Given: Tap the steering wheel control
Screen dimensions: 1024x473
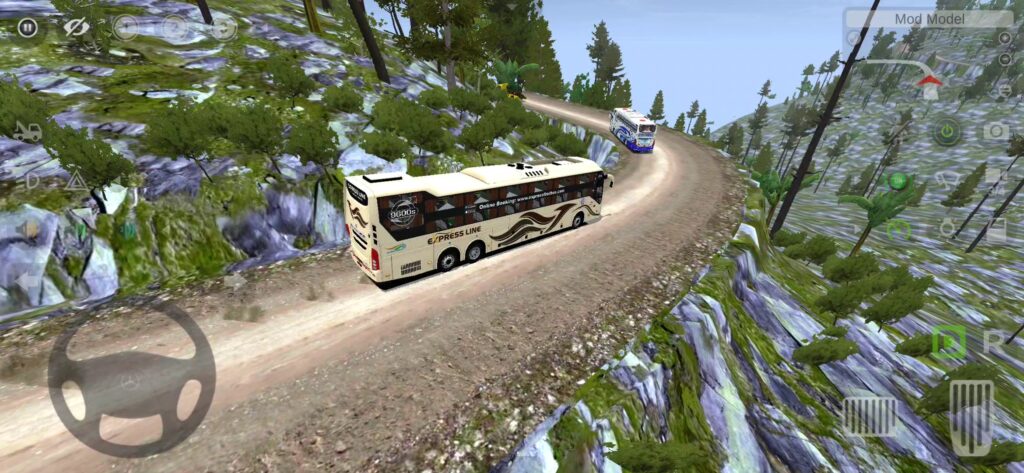Looking at the screenshot, I should coord(131,380).
